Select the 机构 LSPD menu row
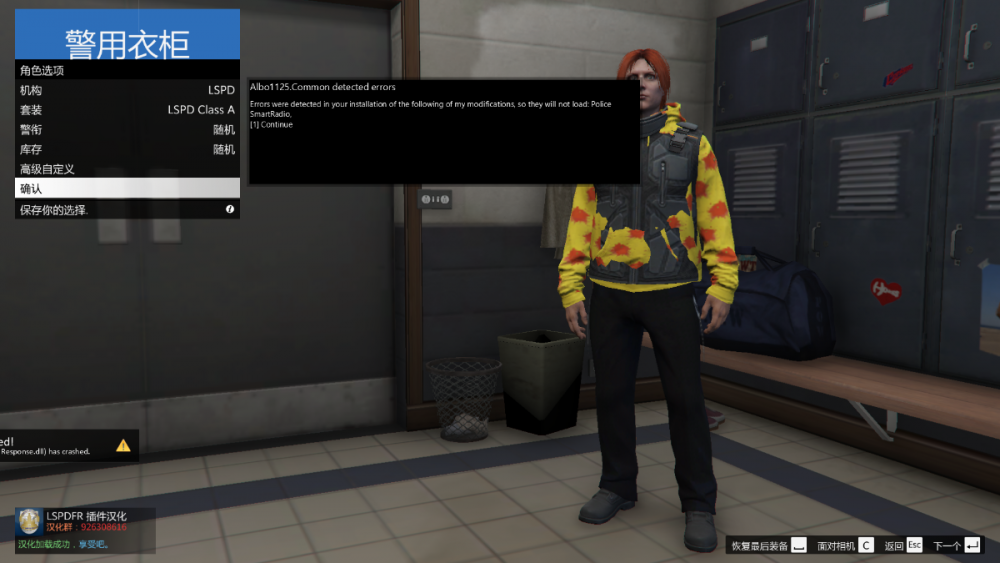 tap(127, 90)
